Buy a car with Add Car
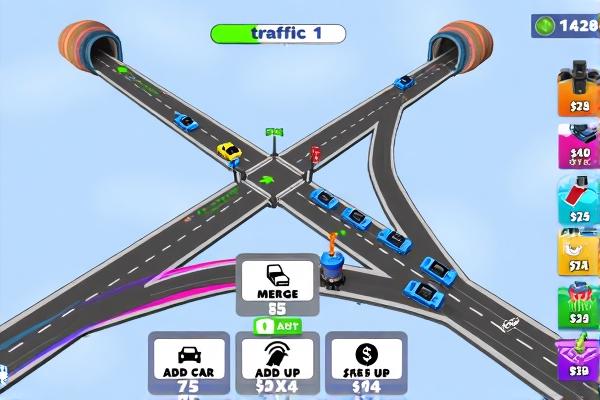600x400 pixels. pos(186,363)
